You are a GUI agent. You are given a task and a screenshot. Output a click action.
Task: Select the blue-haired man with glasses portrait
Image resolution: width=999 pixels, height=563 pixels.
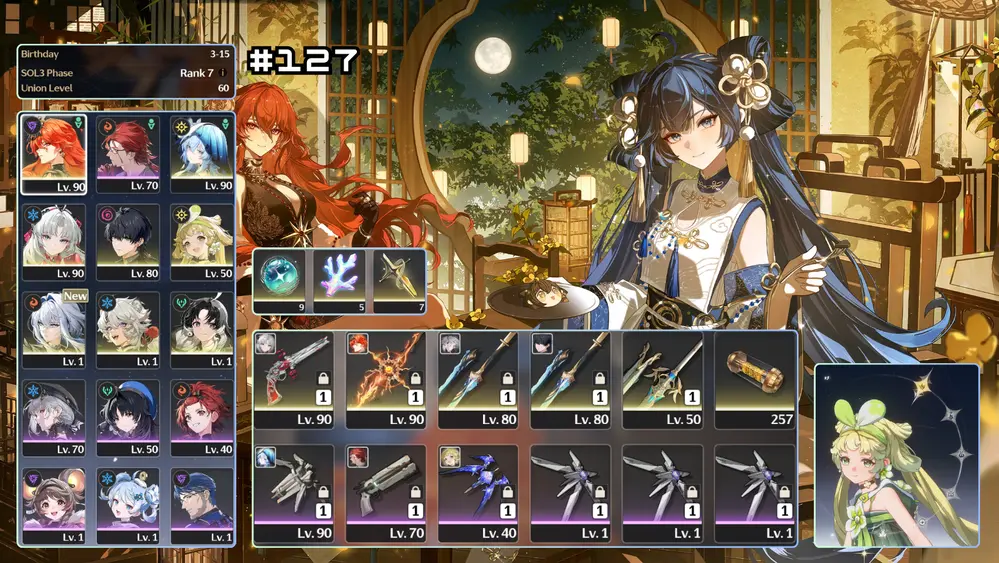(x=201, y=505)
